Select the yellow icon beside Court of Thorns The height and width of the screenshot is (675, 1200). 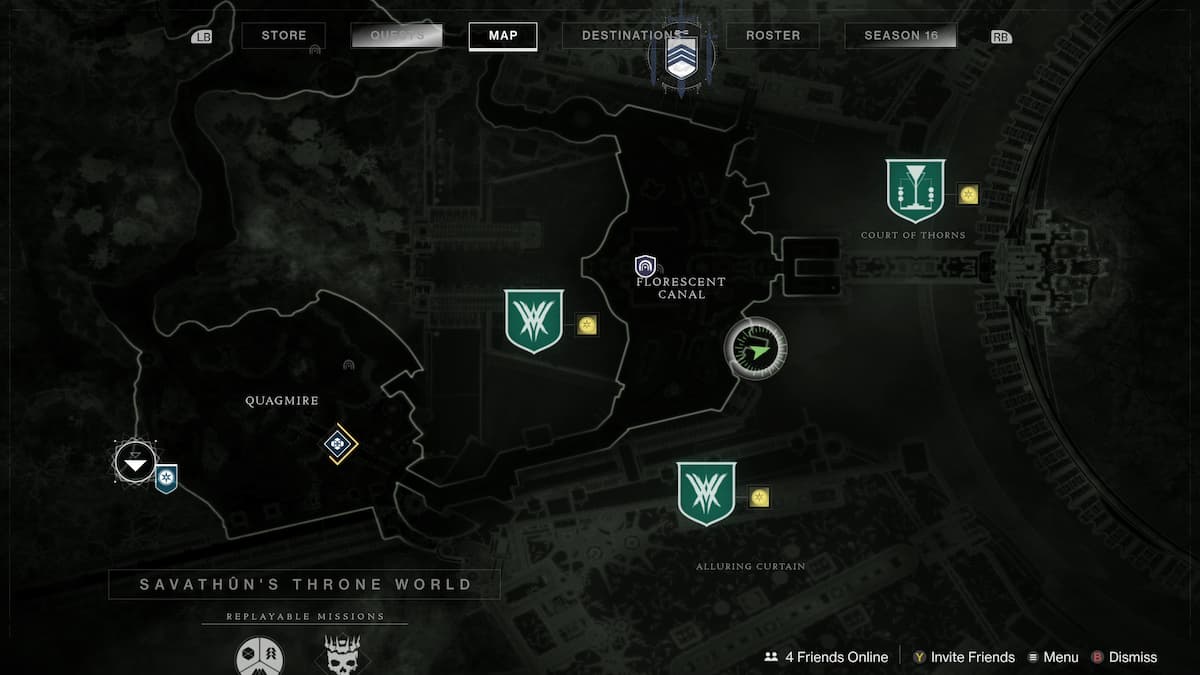coord(968,194)
